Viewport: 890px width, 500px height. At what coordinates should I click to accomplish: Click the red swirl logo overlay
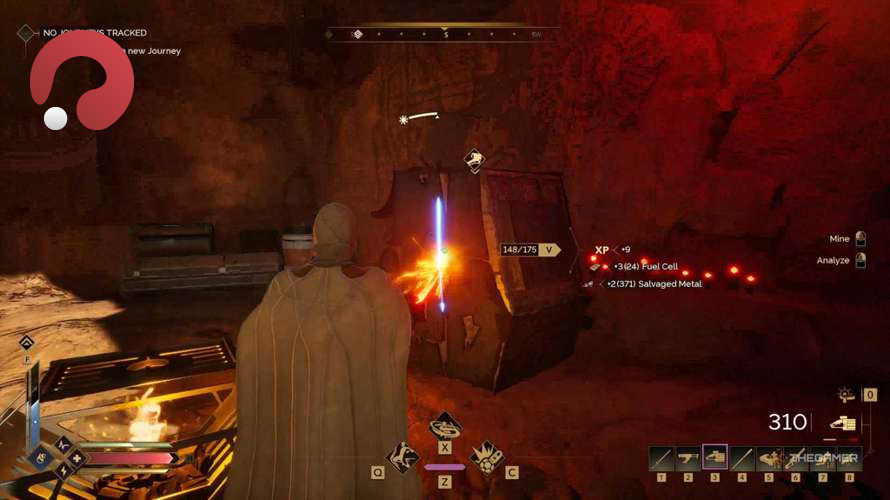pos(82,82)
